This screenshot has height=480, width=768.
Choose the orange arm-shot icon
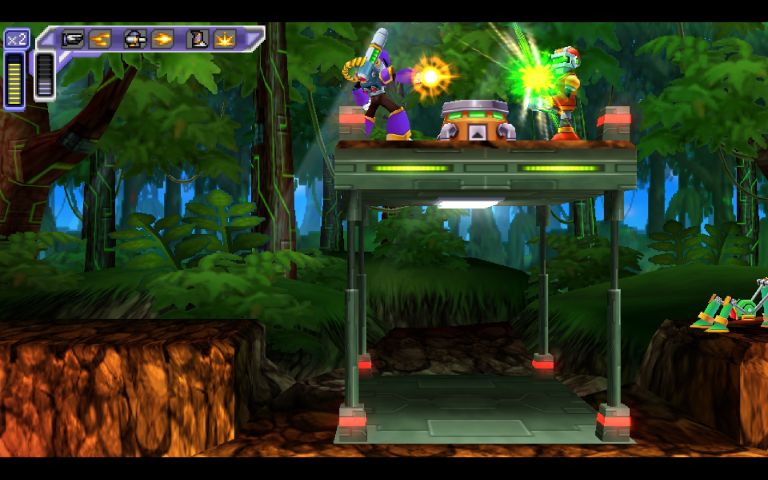tap(99, 39)
